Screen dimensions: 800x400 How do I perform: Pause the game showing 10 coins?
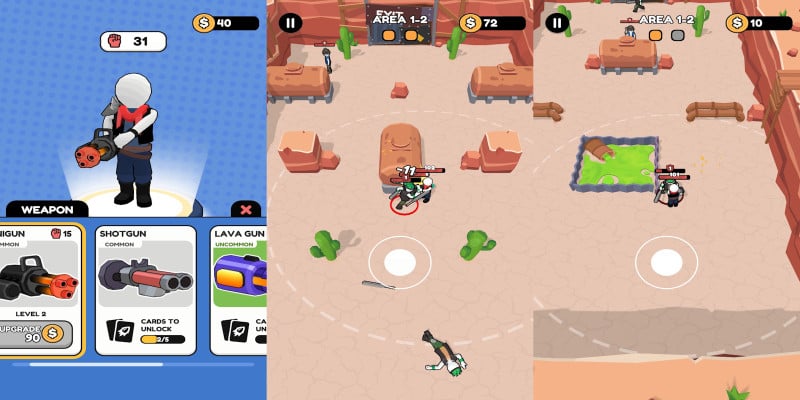click(557, 22)
